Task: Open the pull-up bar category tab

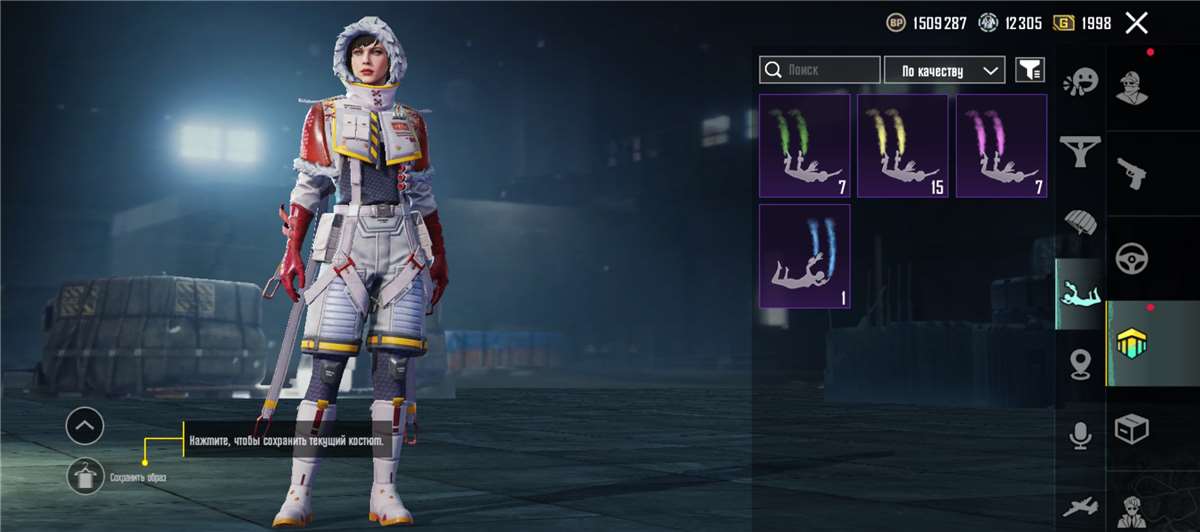Action: click(1080, 152)
